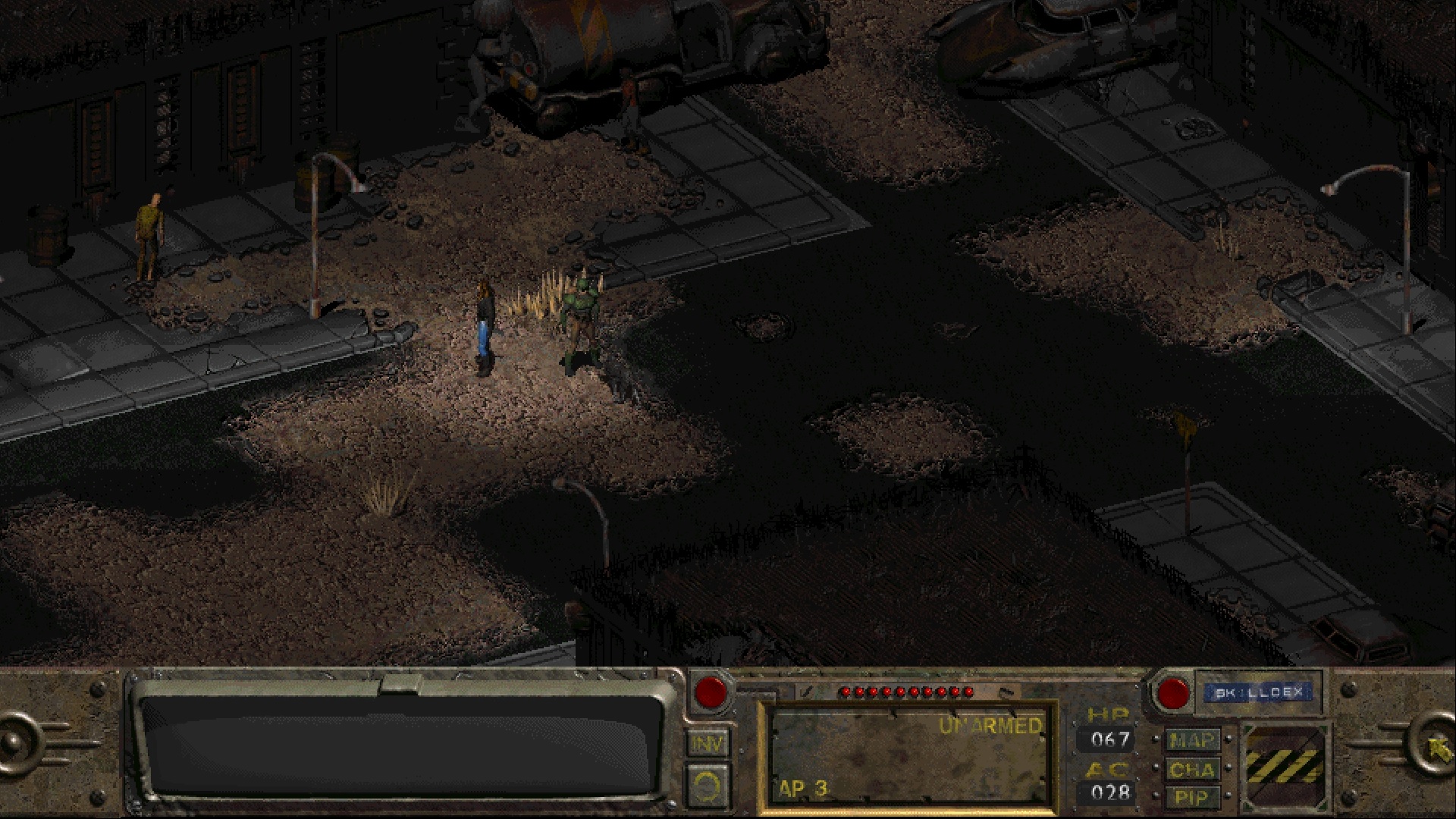Image resolution: width=1456 pixels, height=819 pixels.
Task: Switch active item with the red button beside INV
Action: [x=711, y=692]
